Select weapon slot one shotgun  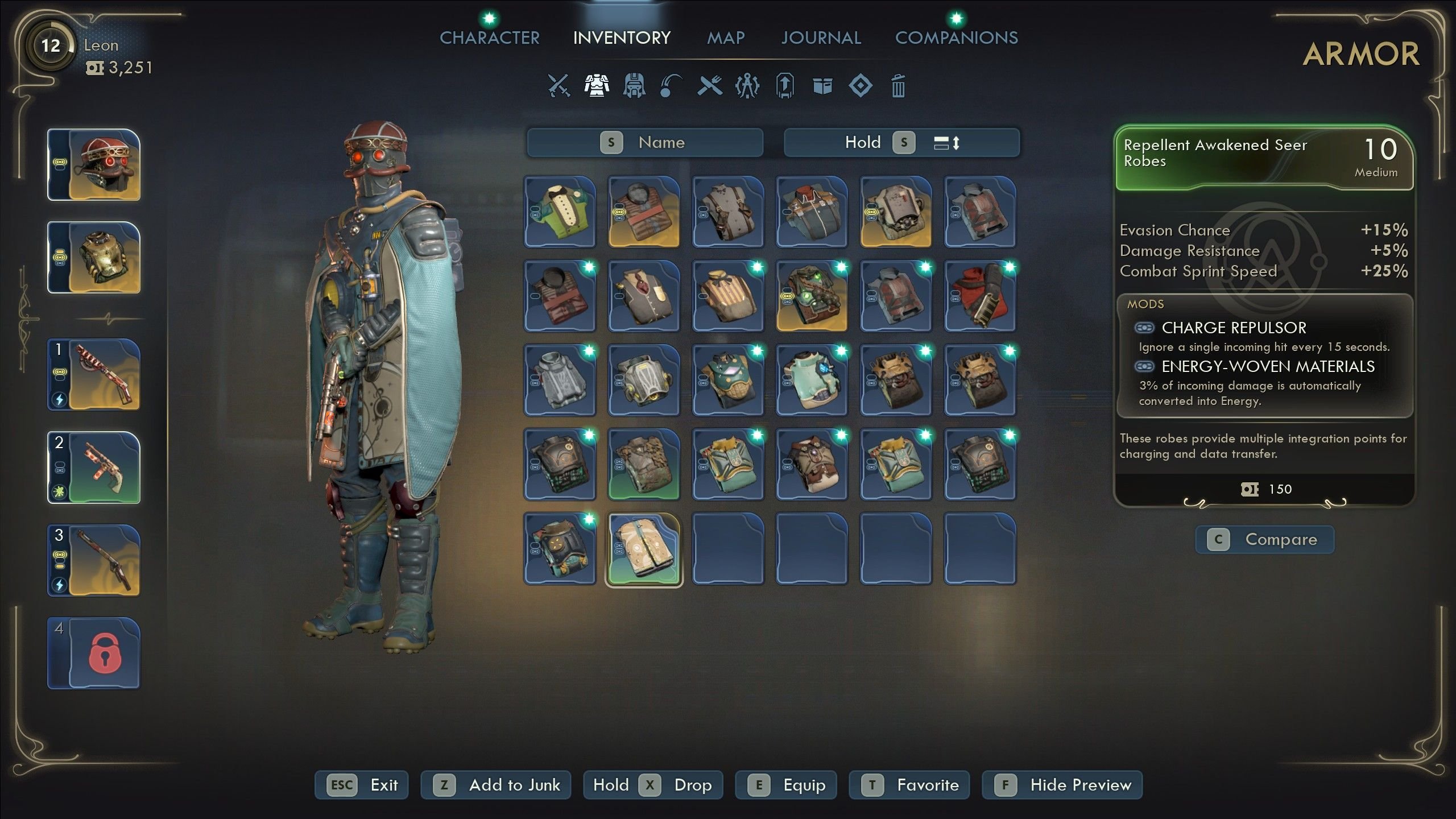coord(94,374)
